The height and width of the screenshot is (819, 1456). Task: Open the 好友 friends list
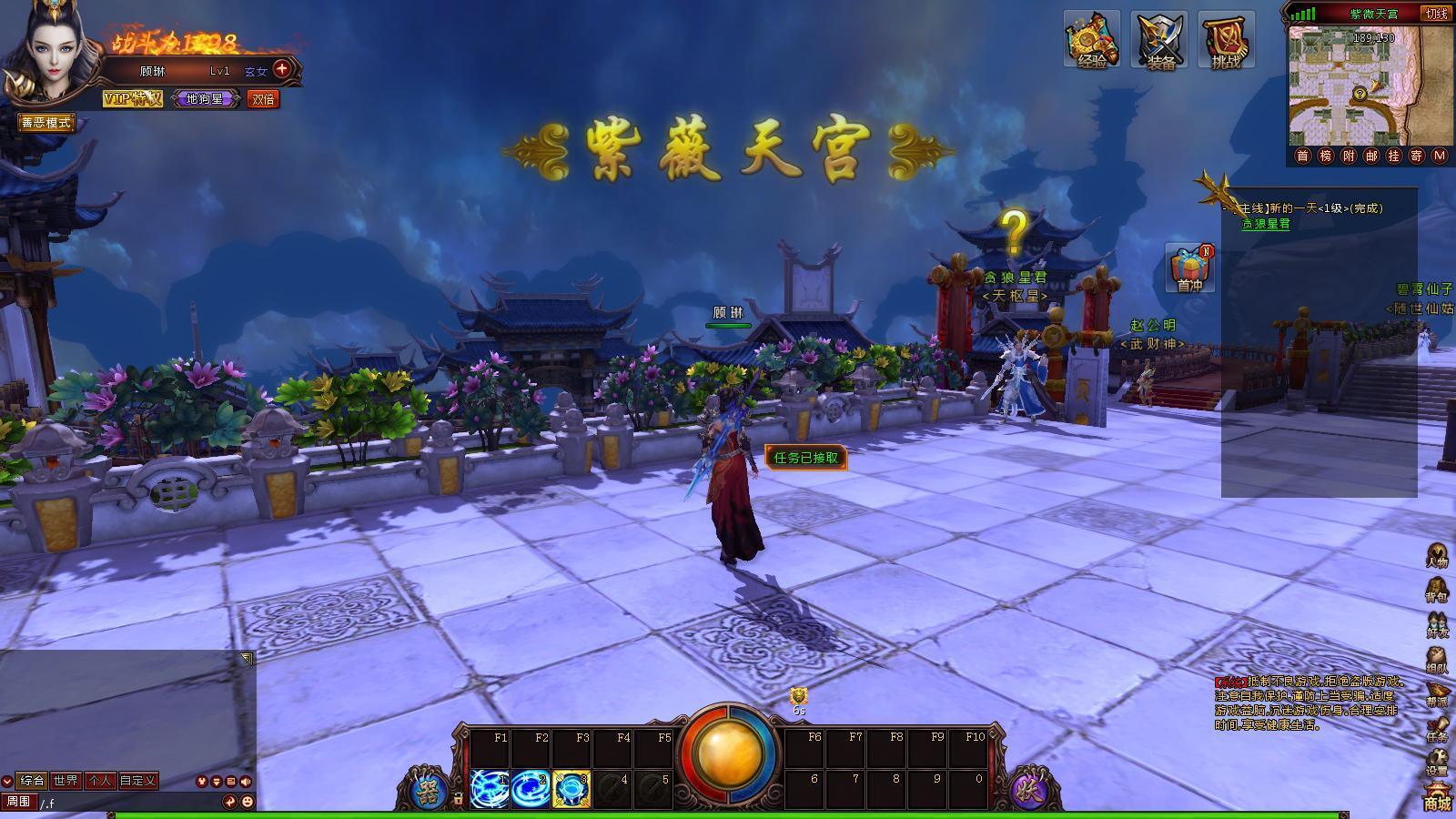click(1437, 626)
